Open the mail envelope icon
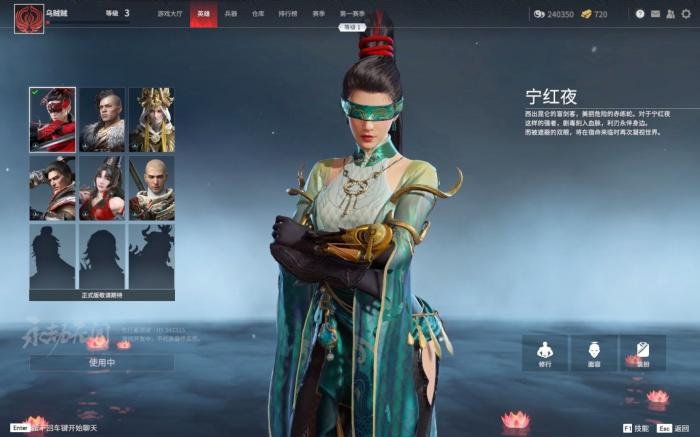Screen dimensions: 700x437 tap(655, 14)
